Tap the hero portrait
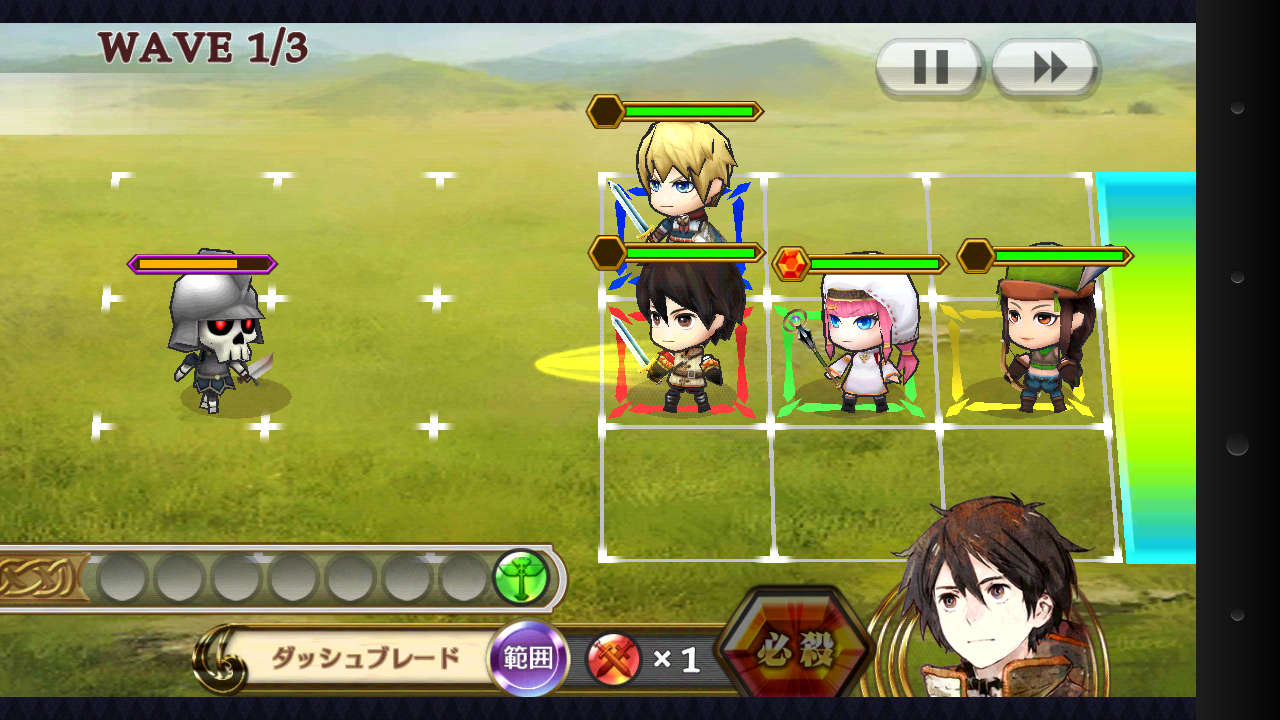Screen dimensions: 1280x720 (x=990, y=600)
